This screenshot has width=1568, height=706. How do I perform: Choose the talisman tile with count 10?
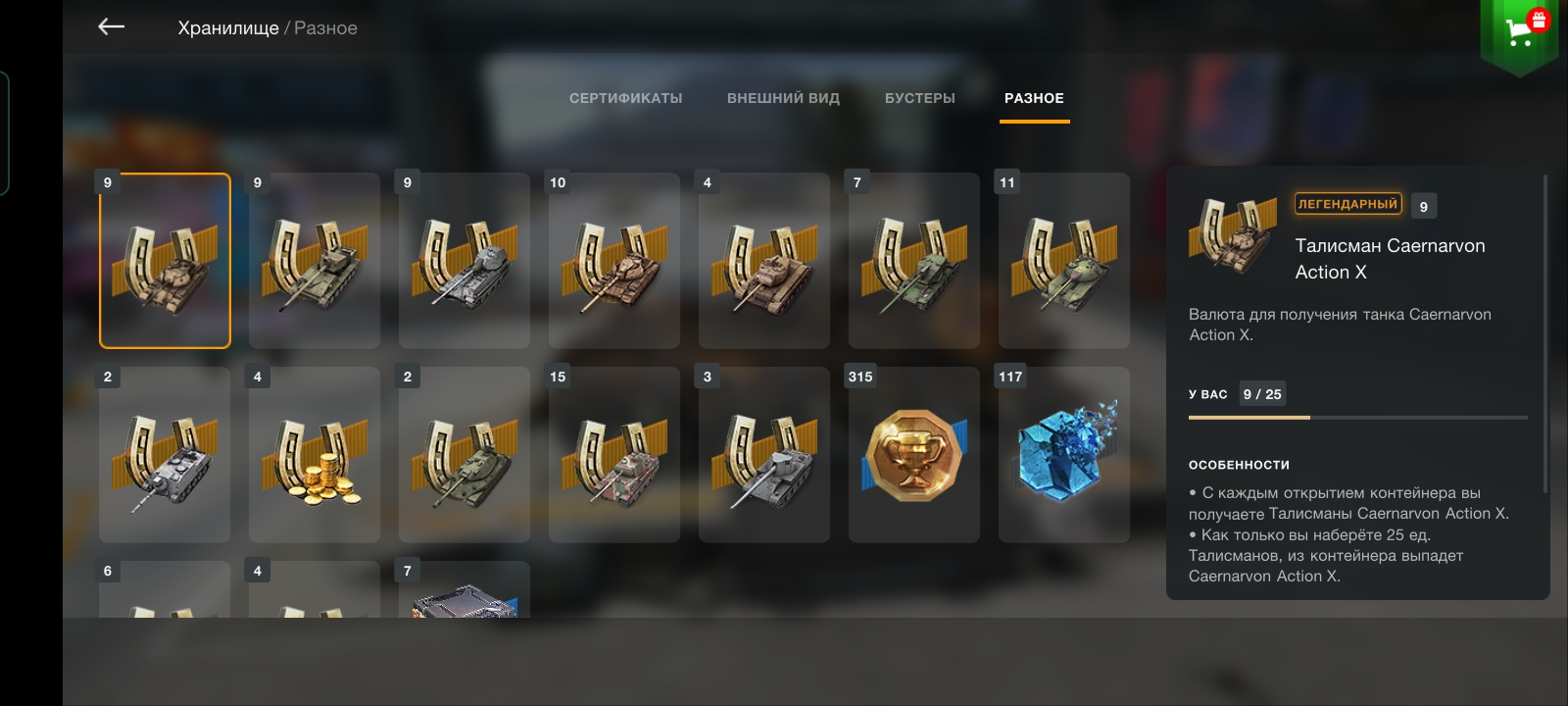click(614, 261)
